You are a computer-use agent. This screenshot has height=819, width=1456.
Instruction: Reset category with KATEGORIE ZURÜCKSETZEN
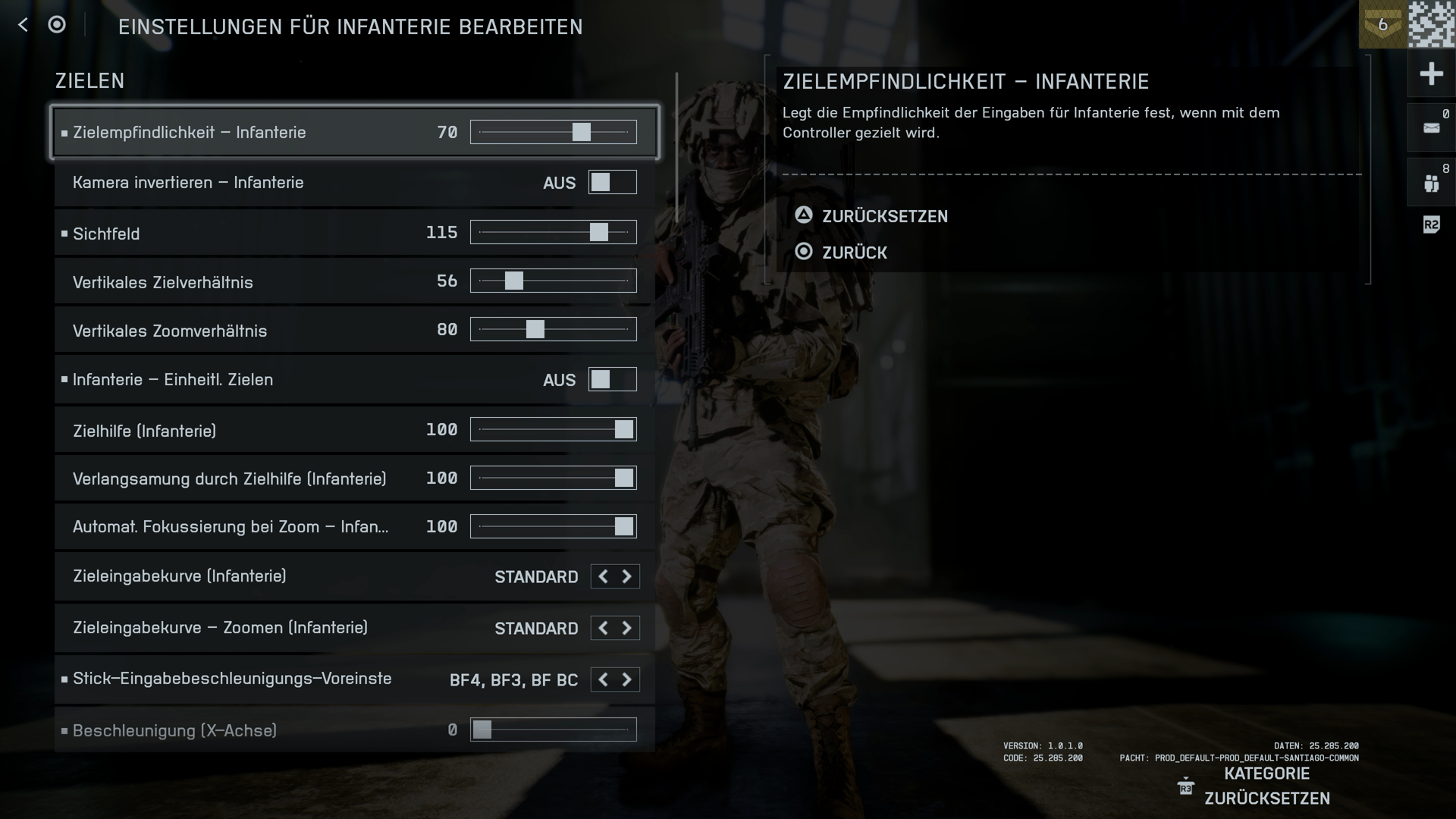(1266, 786)
